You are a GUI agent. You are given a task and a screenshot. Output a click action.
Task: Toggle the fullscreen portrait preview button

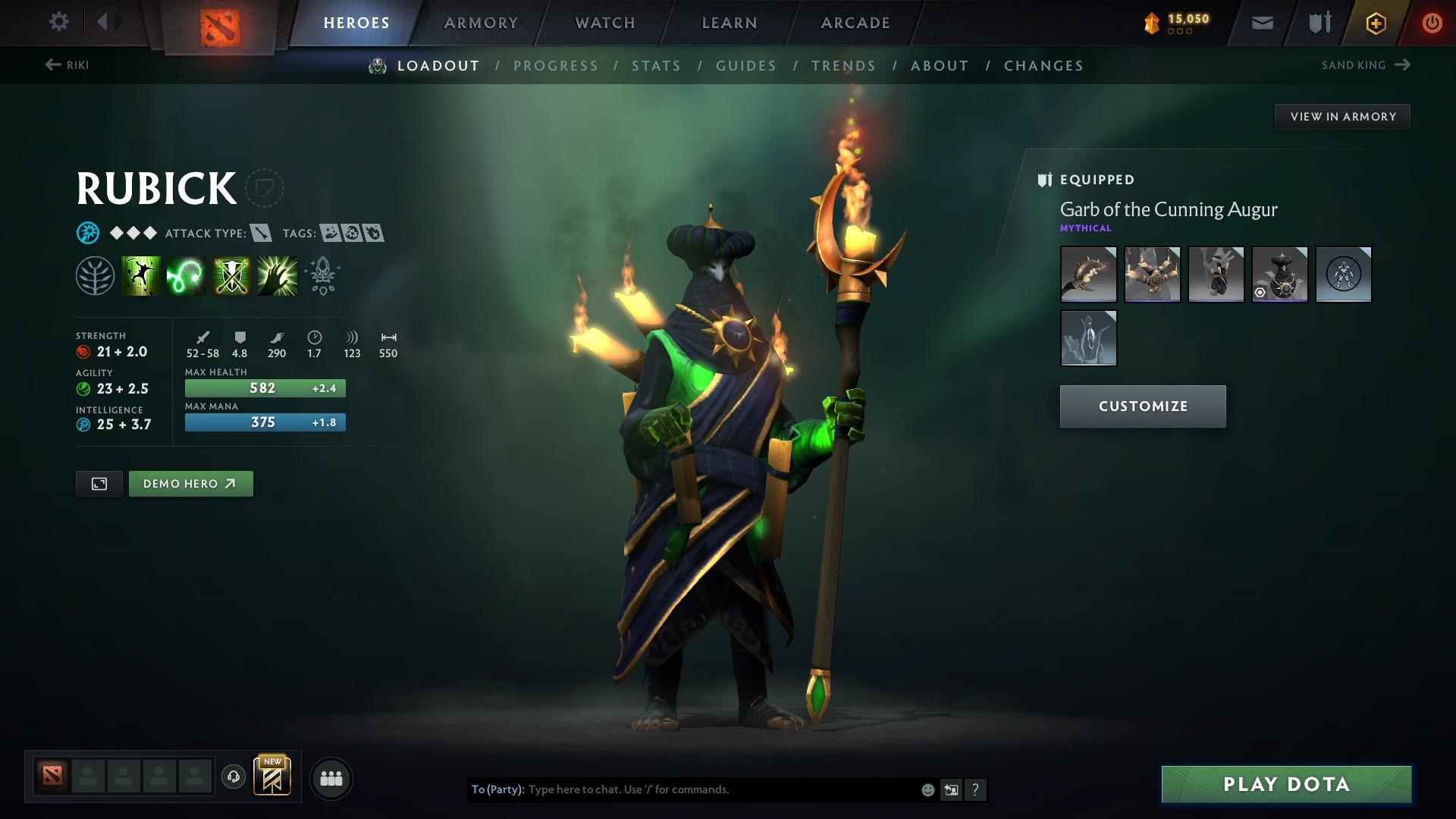point(98,483)
